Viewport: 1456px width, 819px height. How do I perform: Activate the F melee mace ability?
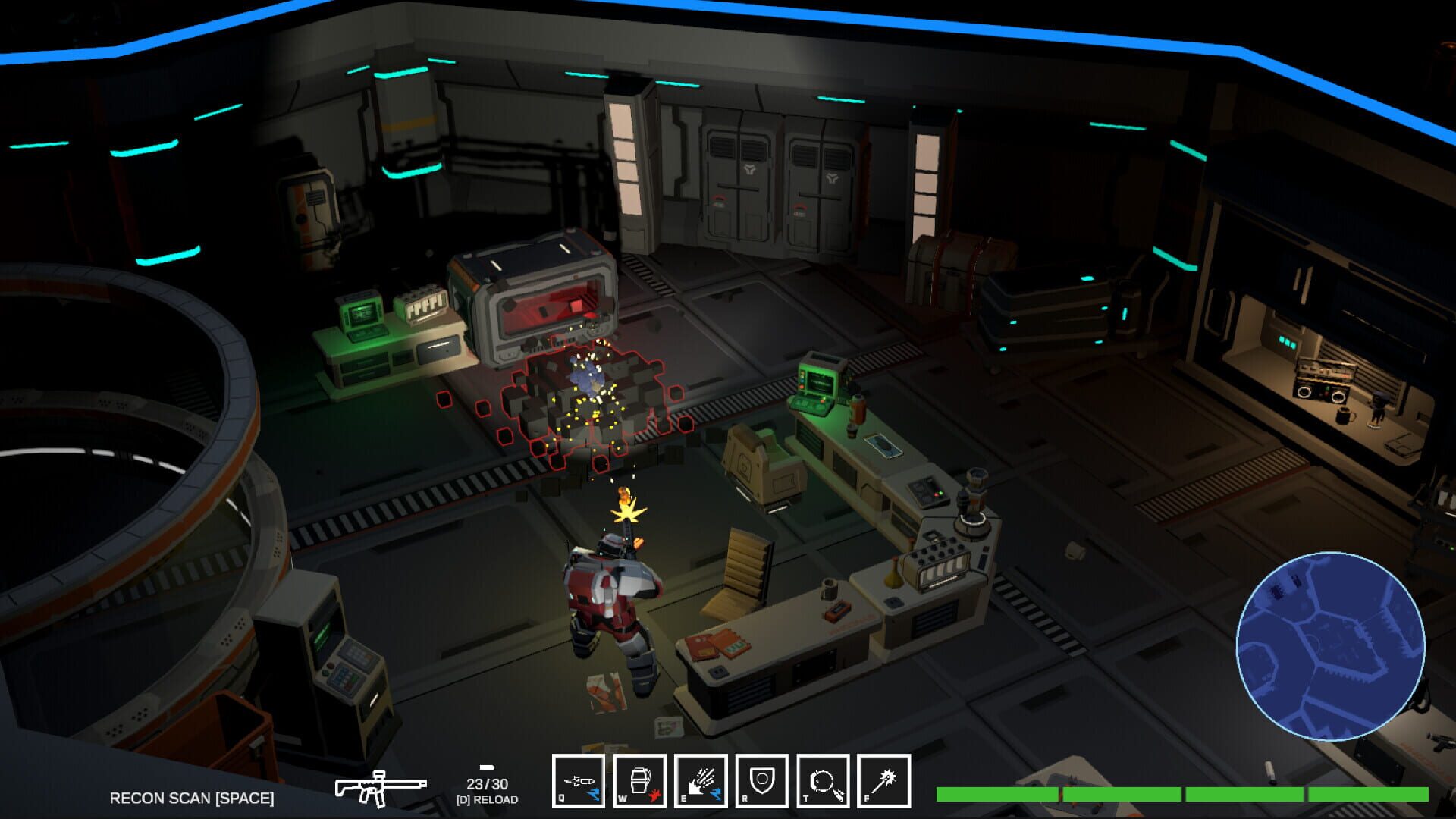(886, 780)
